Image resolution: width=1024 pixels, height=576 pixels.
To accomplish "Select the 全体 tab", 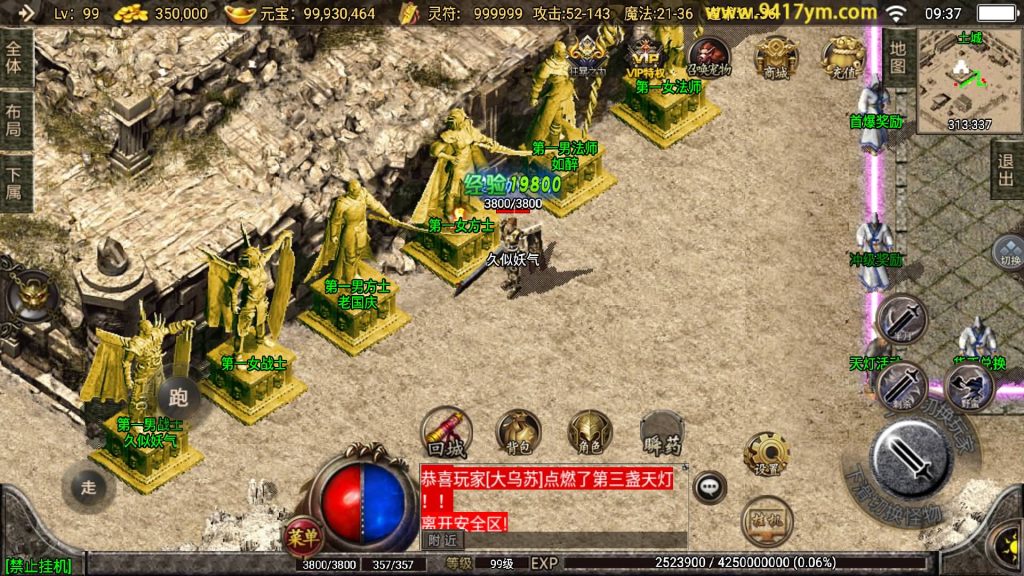I will pos(14,58).
